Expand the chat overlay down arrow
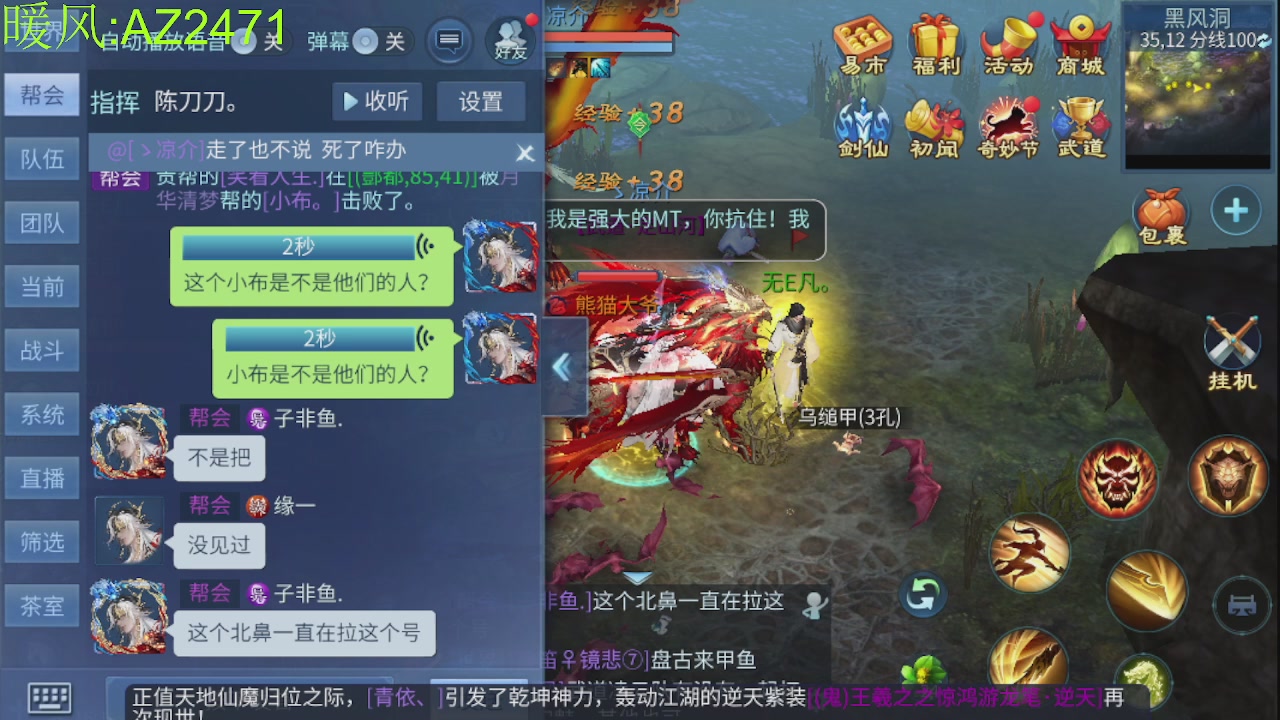 637,577
